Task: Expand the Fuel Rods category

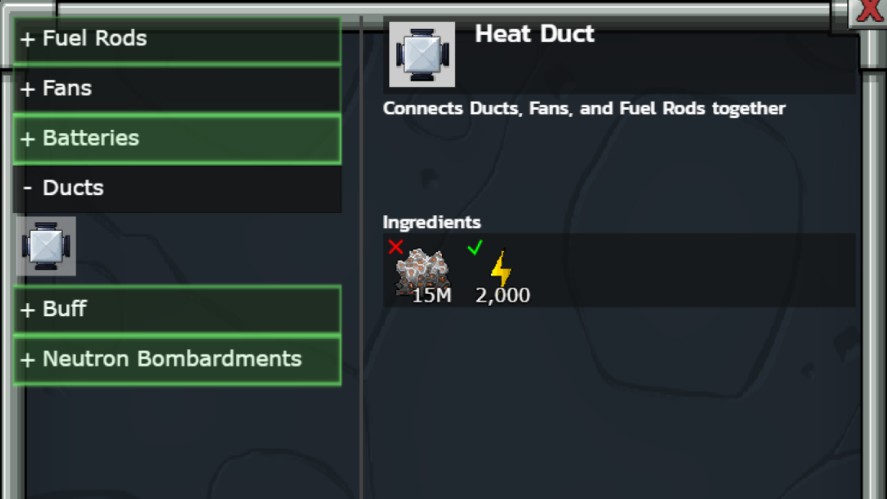Action: [x=177, y=39]
